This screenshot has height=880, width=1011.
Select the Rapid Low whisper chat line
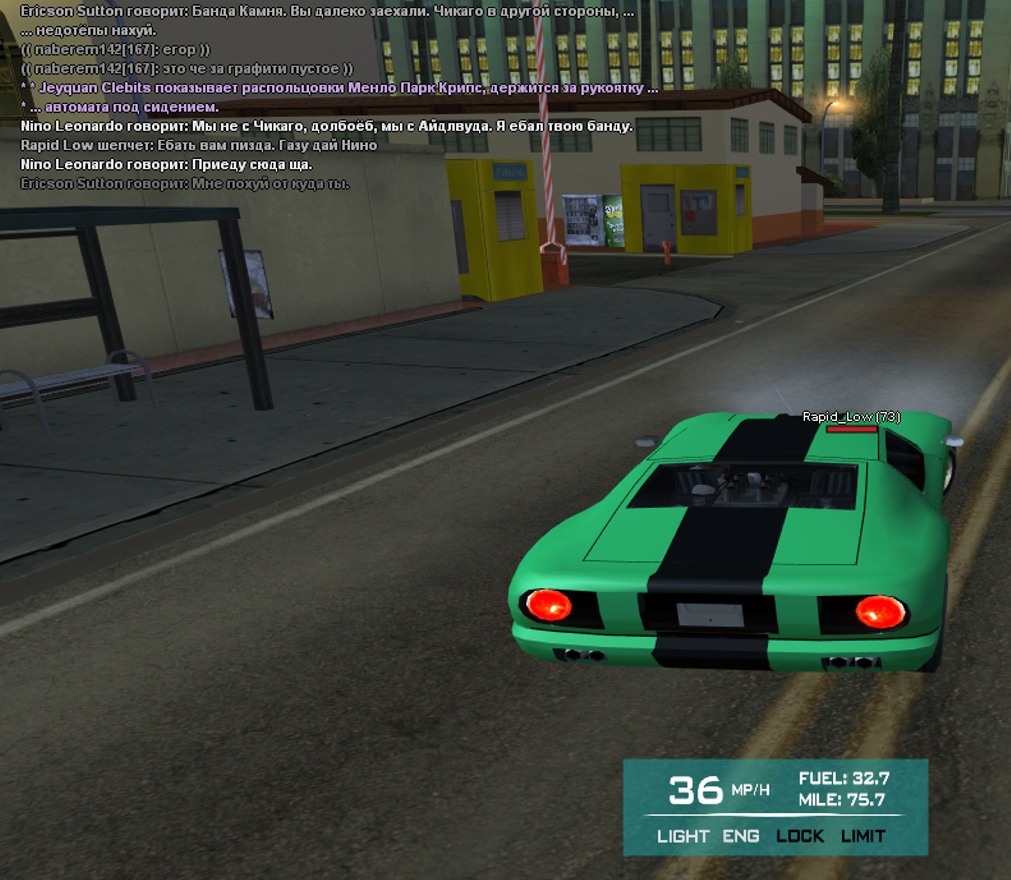(x=198, y=145)
